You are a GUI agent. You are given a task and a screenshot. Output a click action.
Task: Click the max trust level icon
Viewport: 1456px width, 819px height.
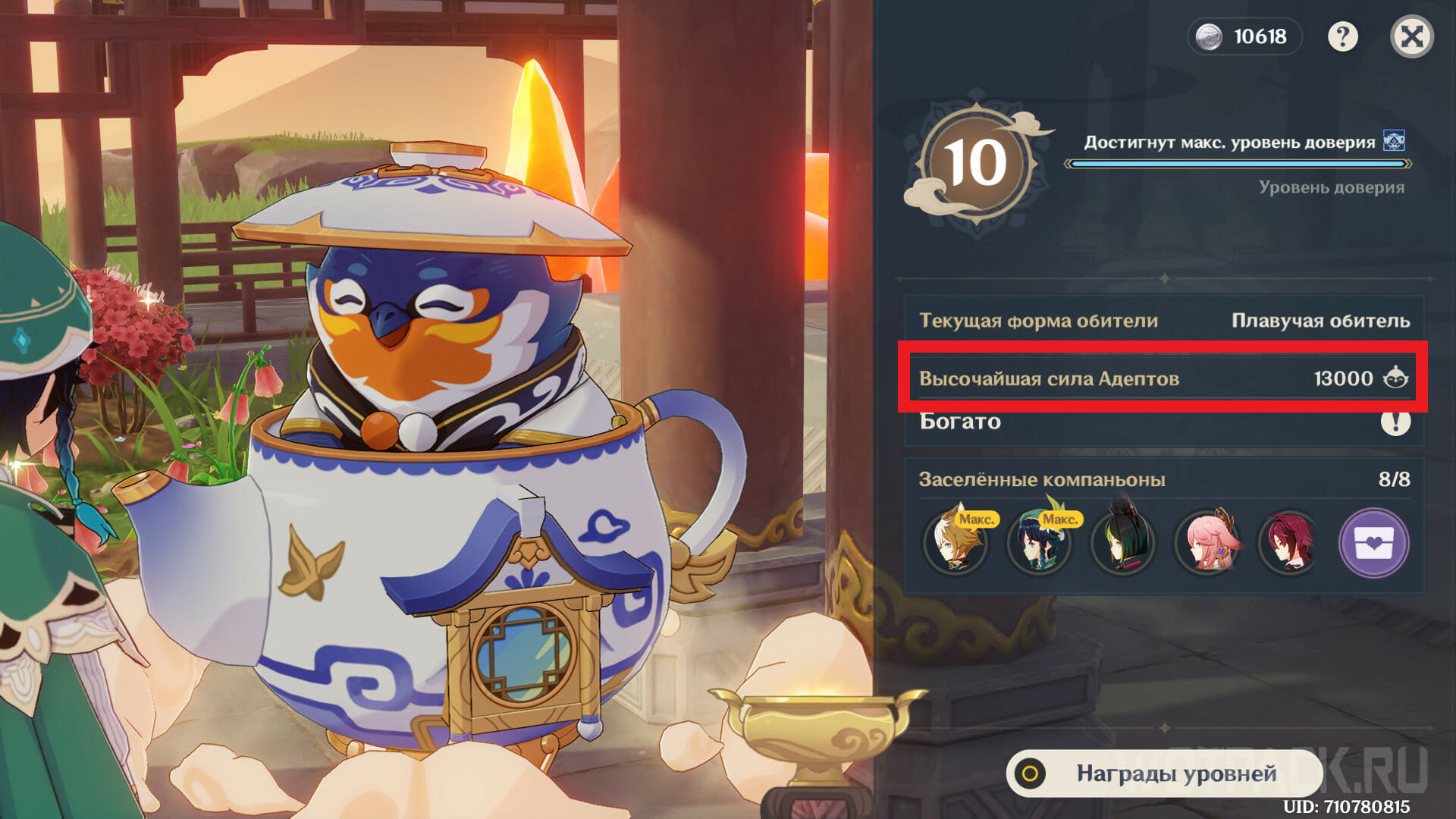tap(1394, 141)
